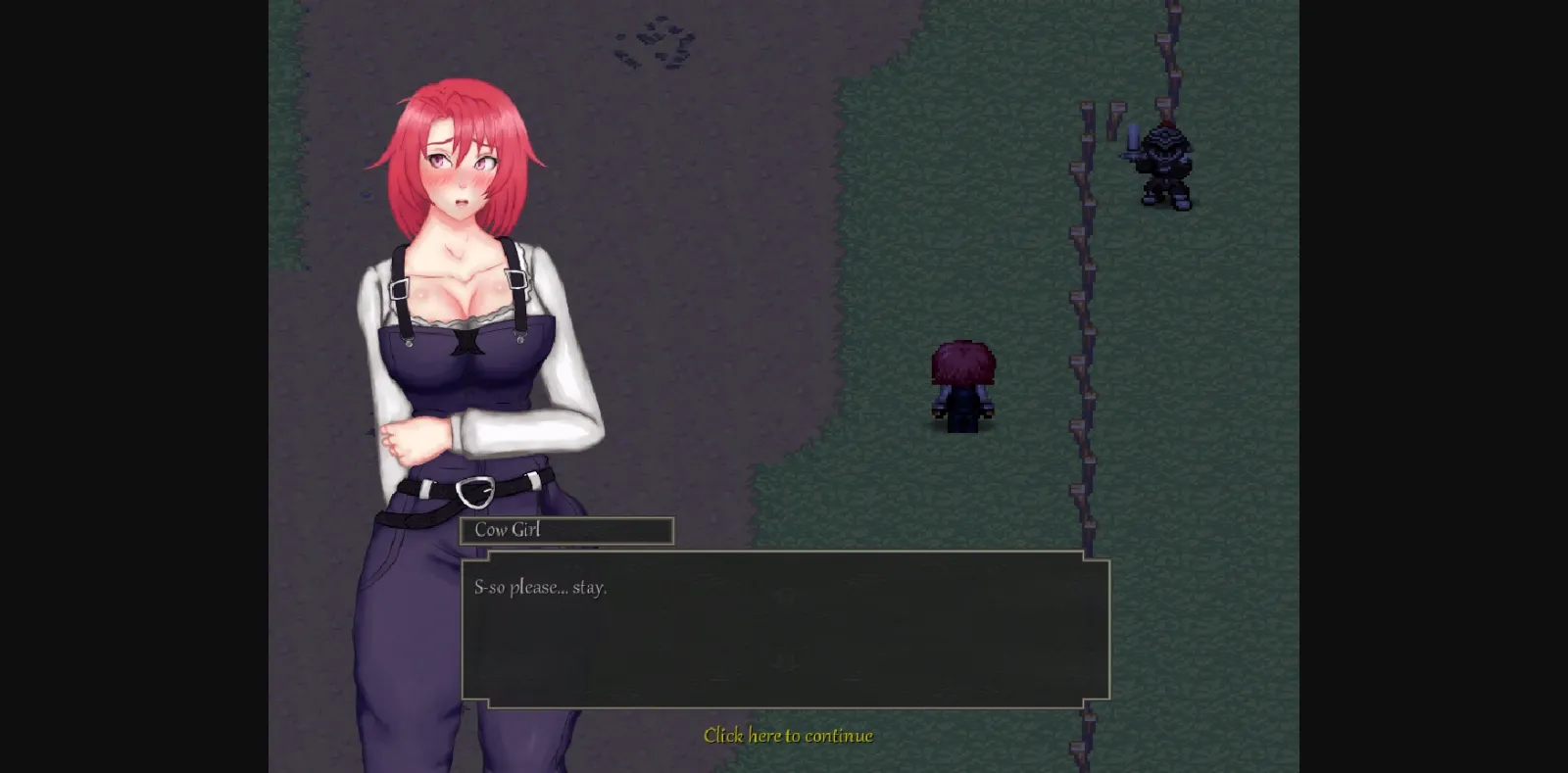This screenshot has height=773, width=1568.
Task: Click here to continue the dialogue
Action: [x=788, y=735]
